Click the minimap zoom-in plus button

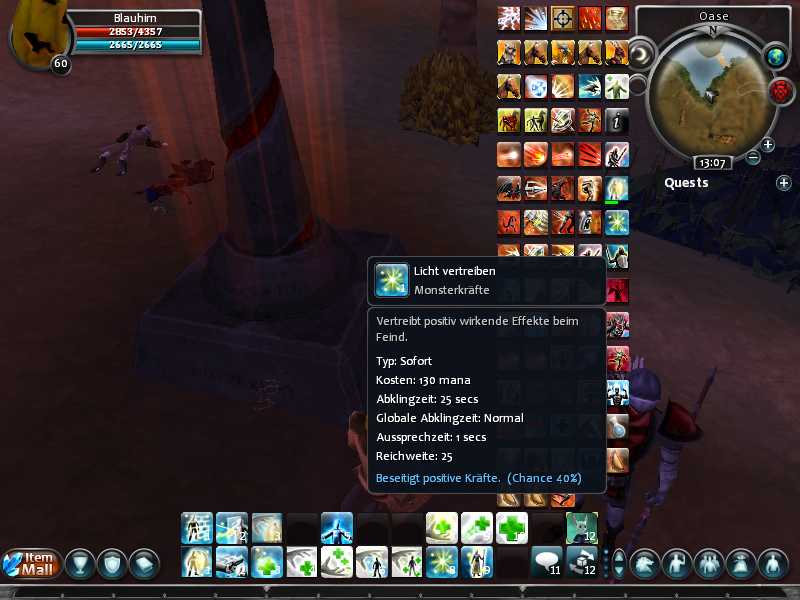[x=768, y=145]
